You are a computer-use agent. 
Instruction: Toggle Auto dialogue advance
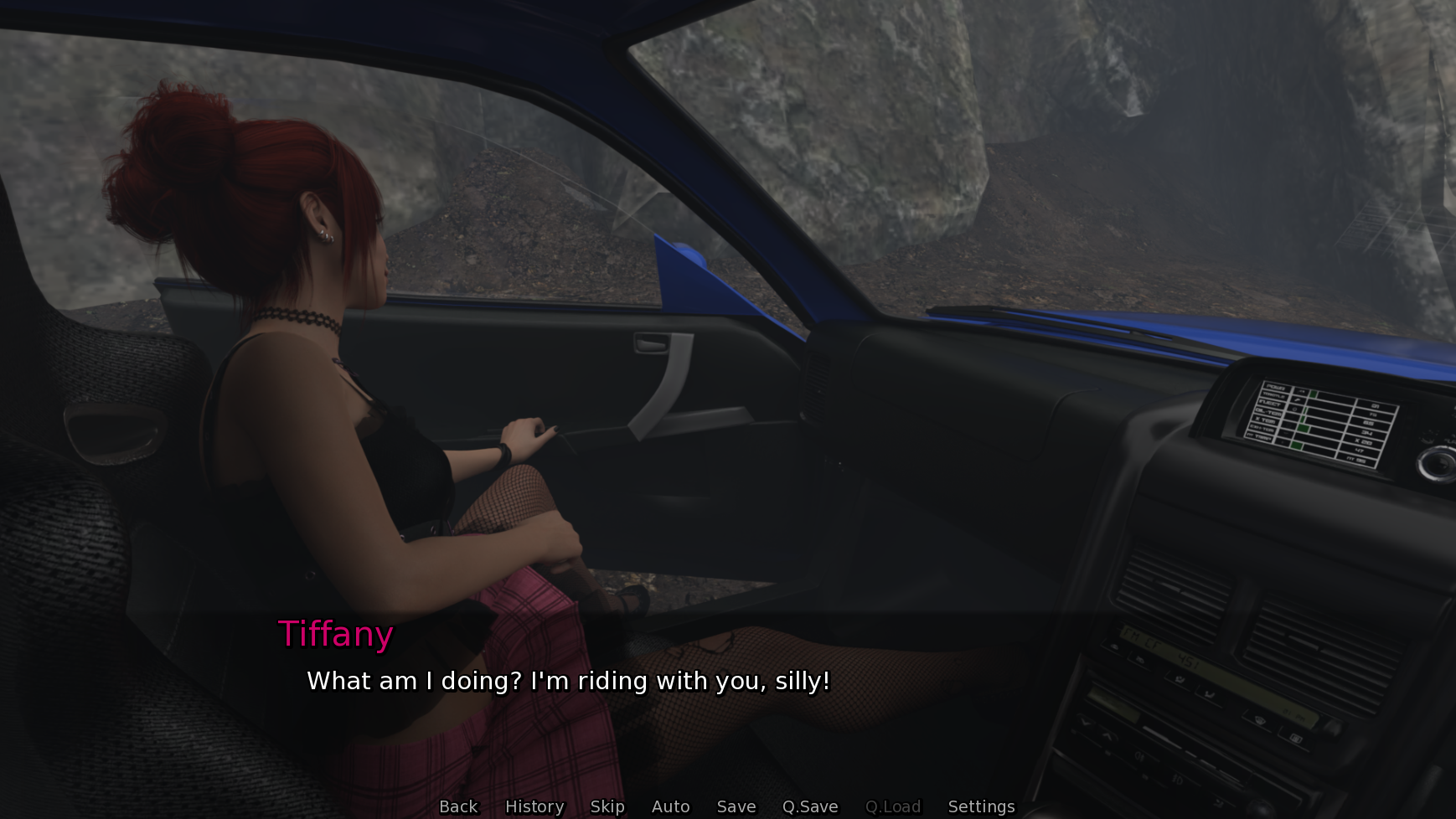pyautogui.click(x=670, y=806)
